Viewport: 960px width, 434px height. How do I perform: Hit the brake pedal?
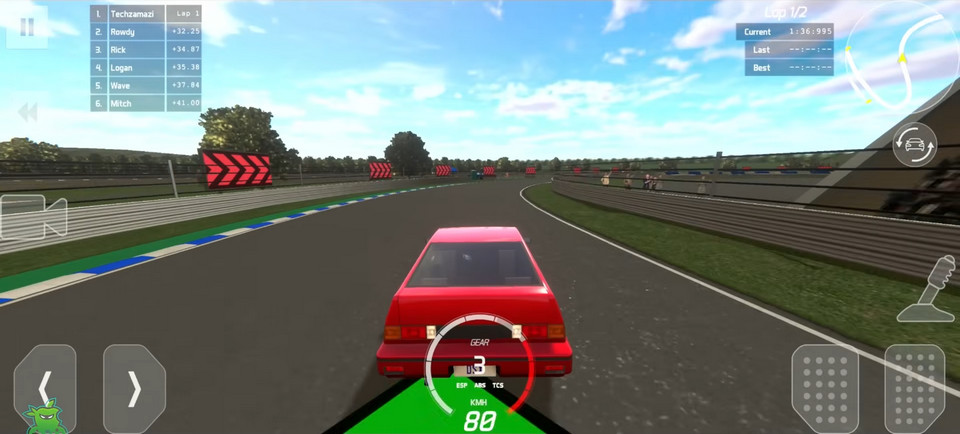pos(825,388)
